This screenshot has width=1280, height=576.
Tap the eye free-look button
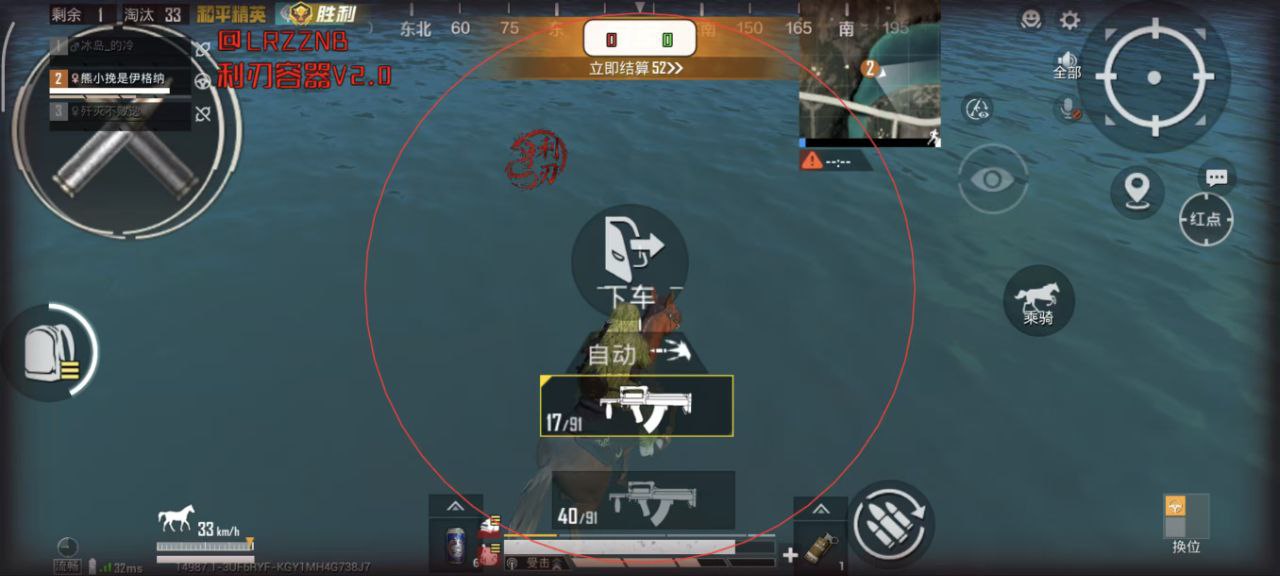tap(992, 179)
